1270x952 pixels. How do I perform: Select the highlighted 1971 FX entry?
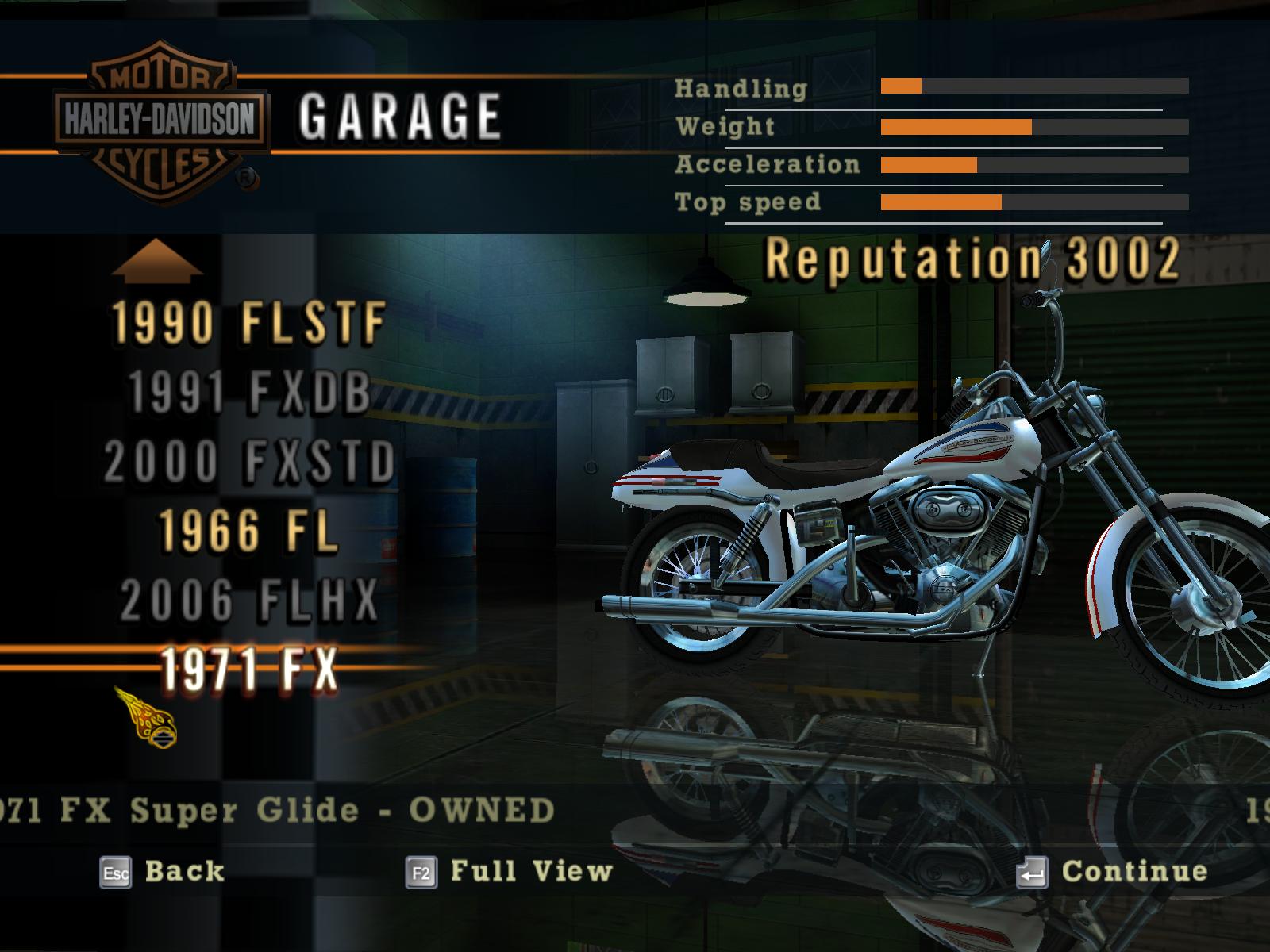[248, 669]
